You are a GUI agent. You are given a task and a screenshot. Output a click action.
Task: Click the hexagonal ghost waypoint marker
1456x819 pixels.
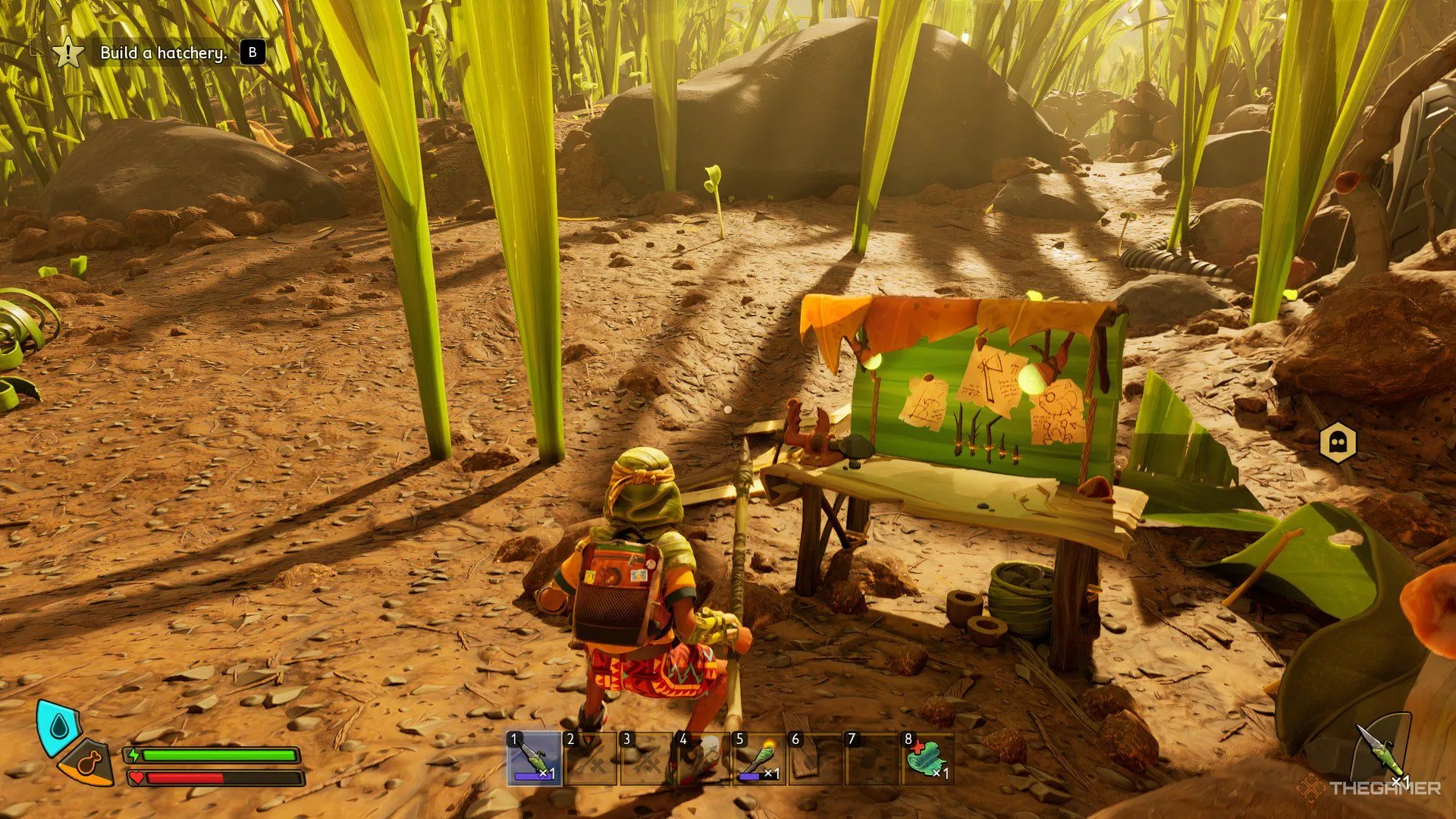click(x=1337, y=443)
